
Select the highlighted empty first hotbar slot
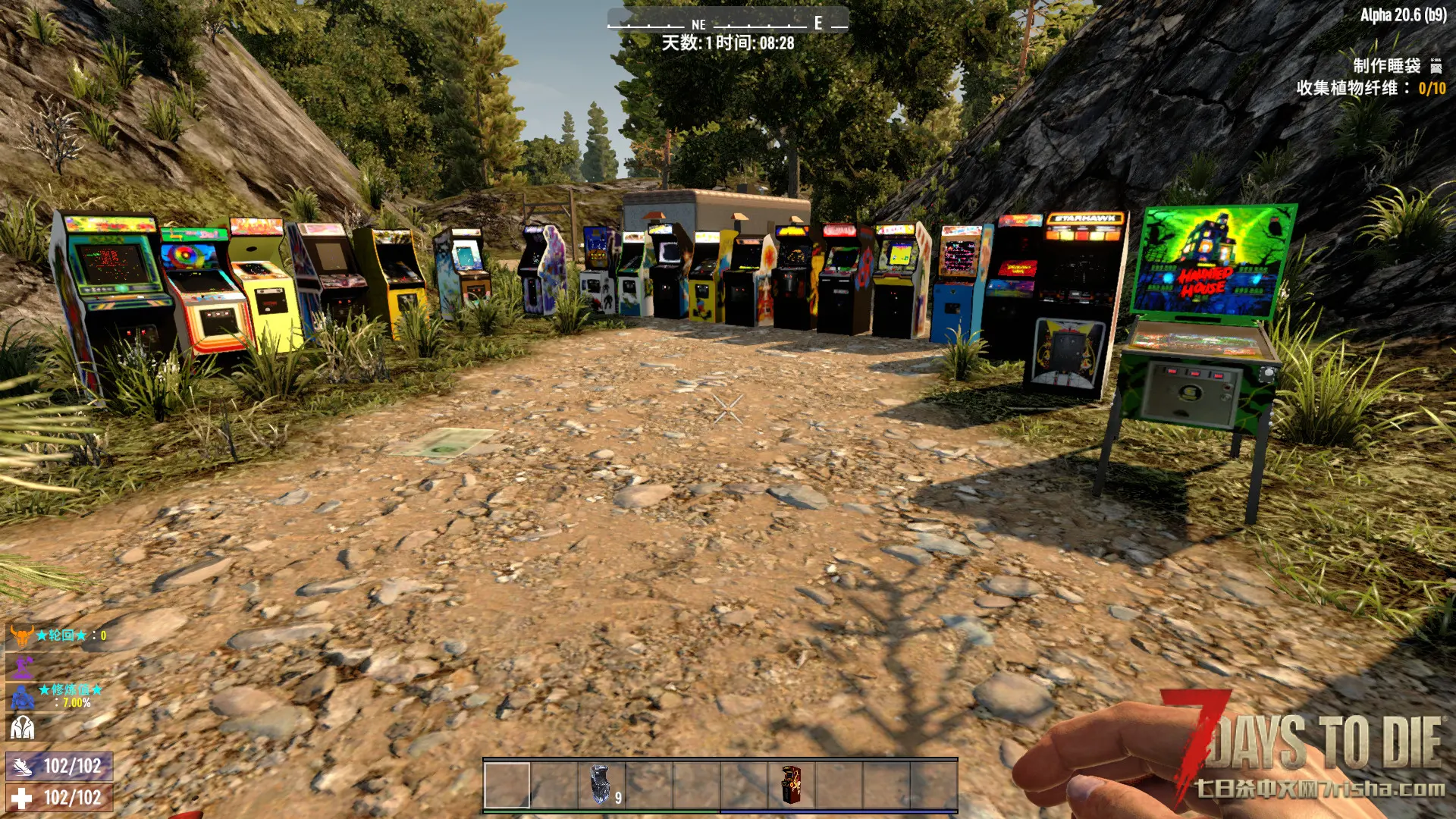pos(507,785)
